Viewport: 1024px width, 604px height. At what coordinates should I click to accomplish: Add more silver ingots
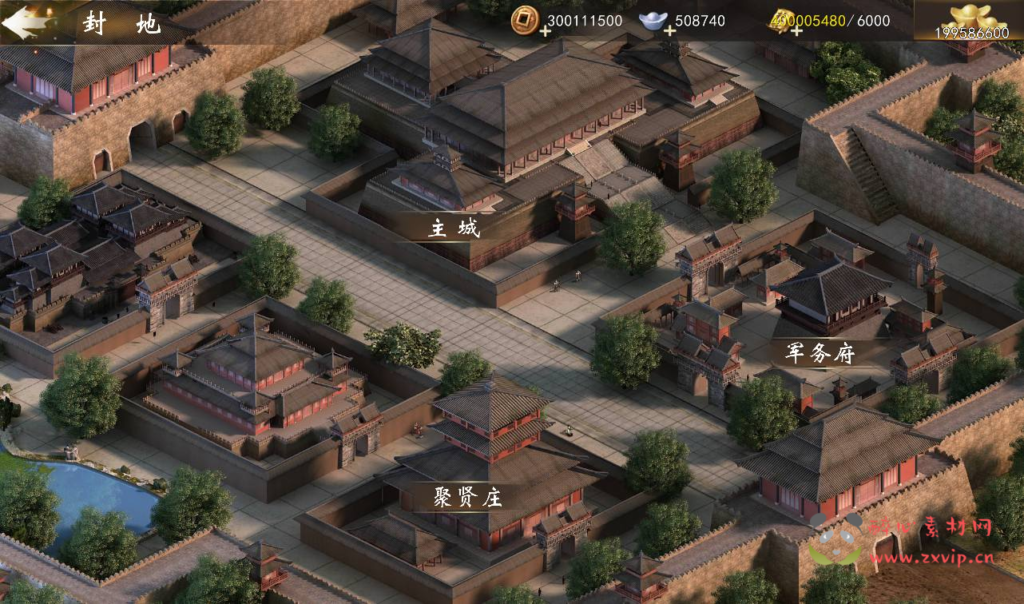(669, 32)
